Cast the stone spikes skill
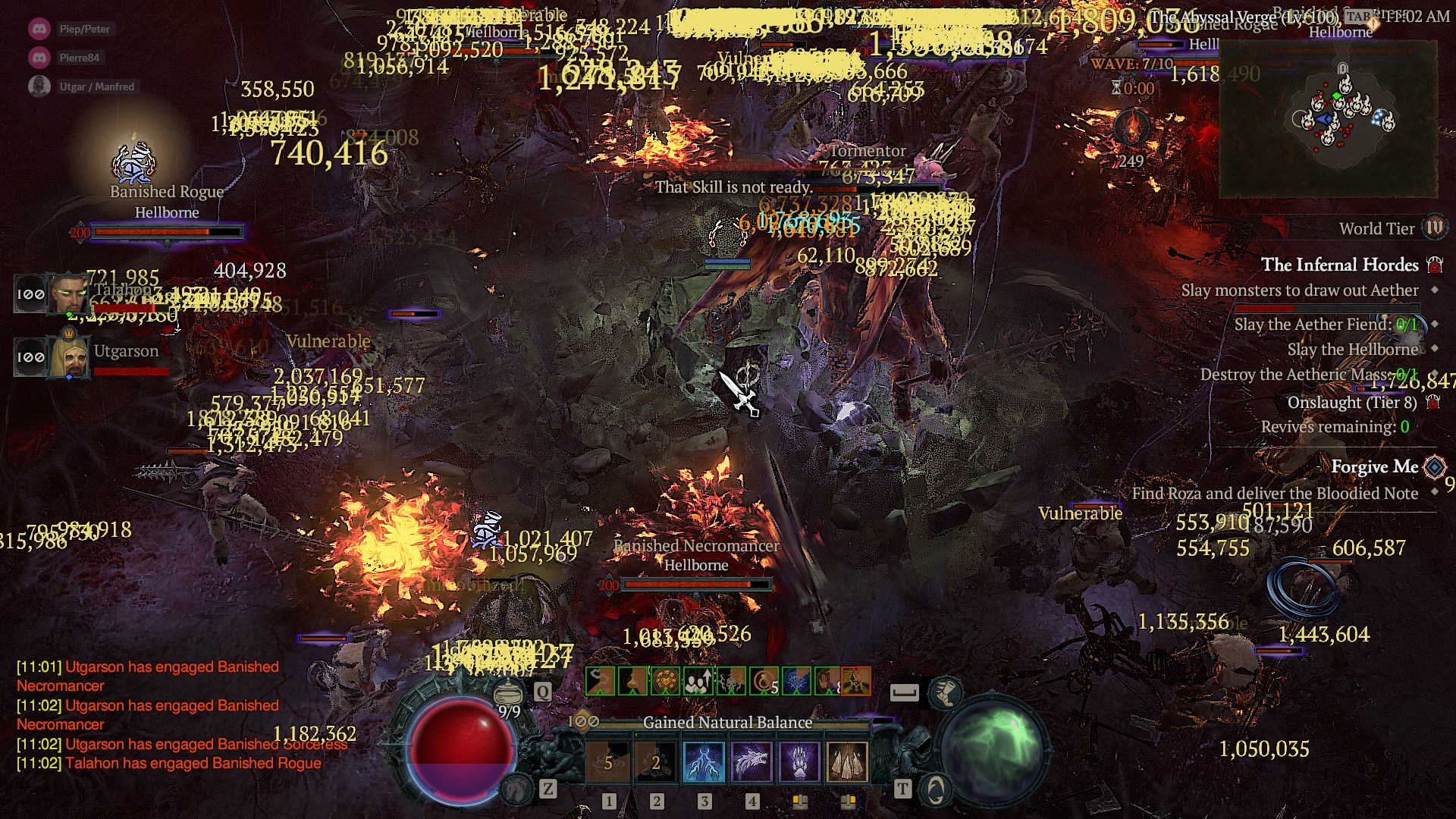The image size is (1456, 819). (846, 761)
